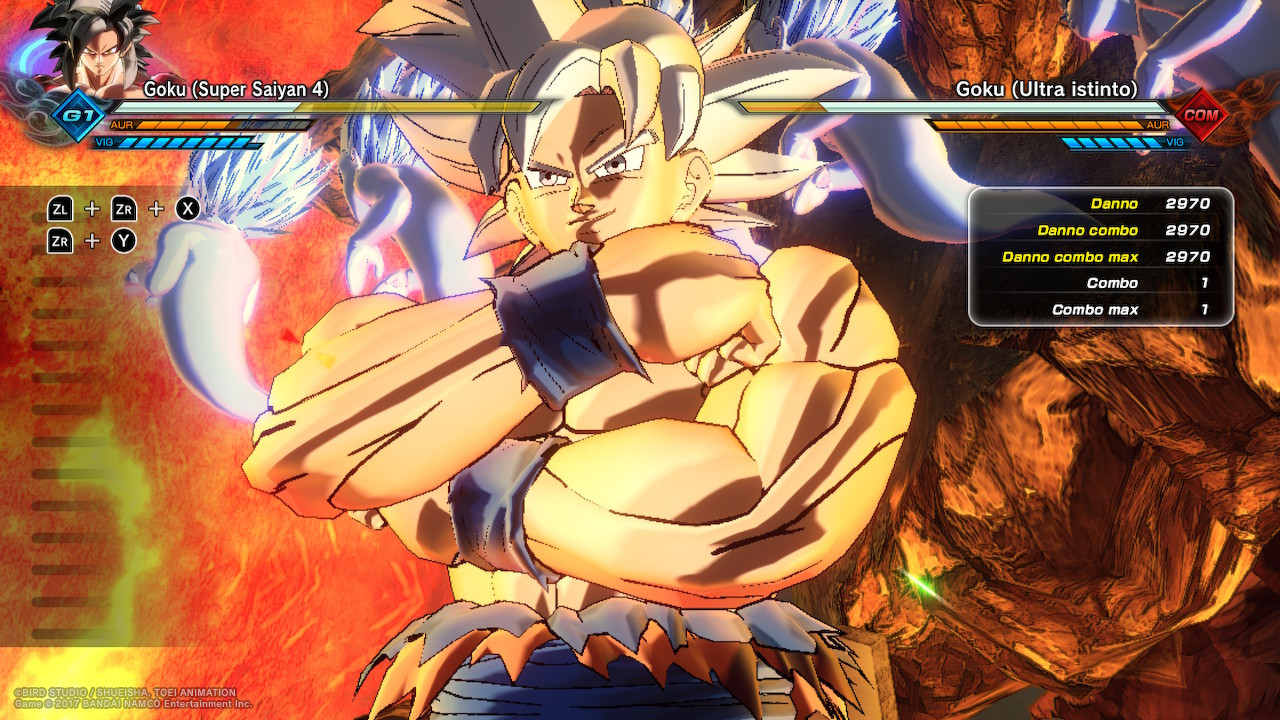
Task: Select the Goku (Ultra istinto) nameplate
Action: [x=1050, y=89]
